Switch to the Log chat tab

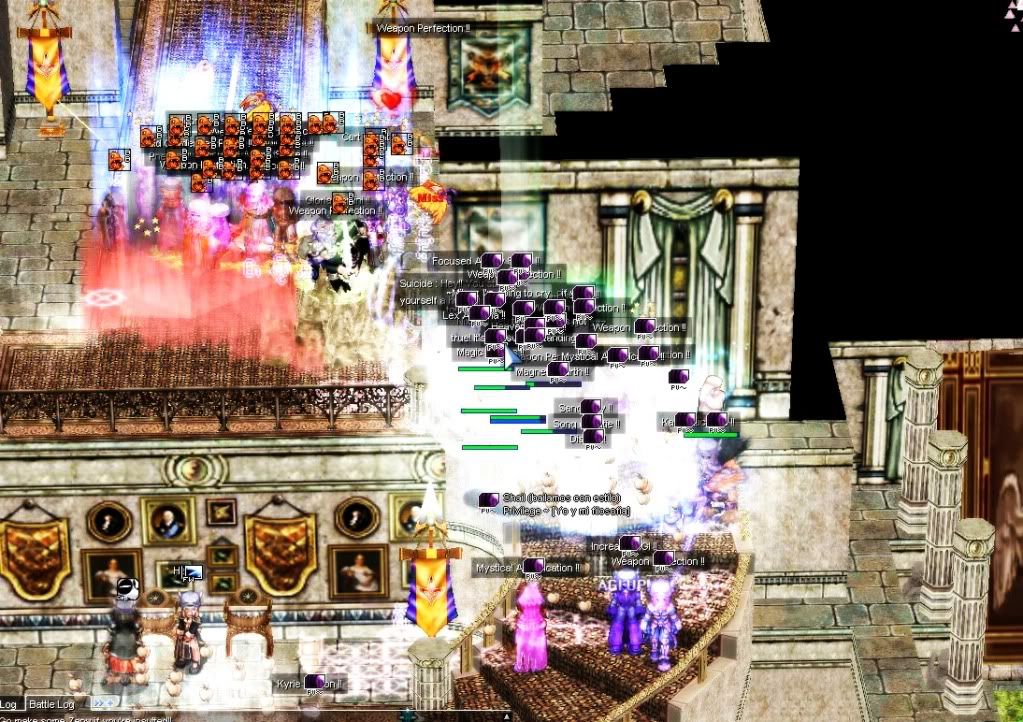coord(9,705)
